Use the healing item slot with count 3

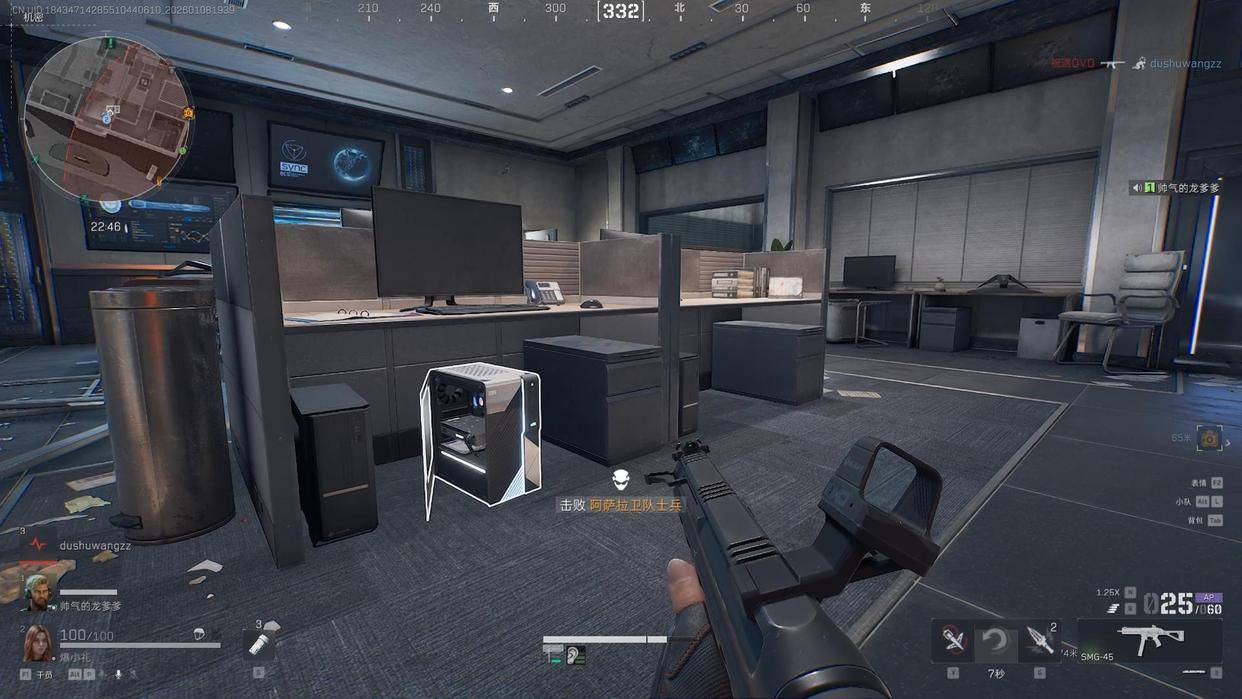(260, 642)
